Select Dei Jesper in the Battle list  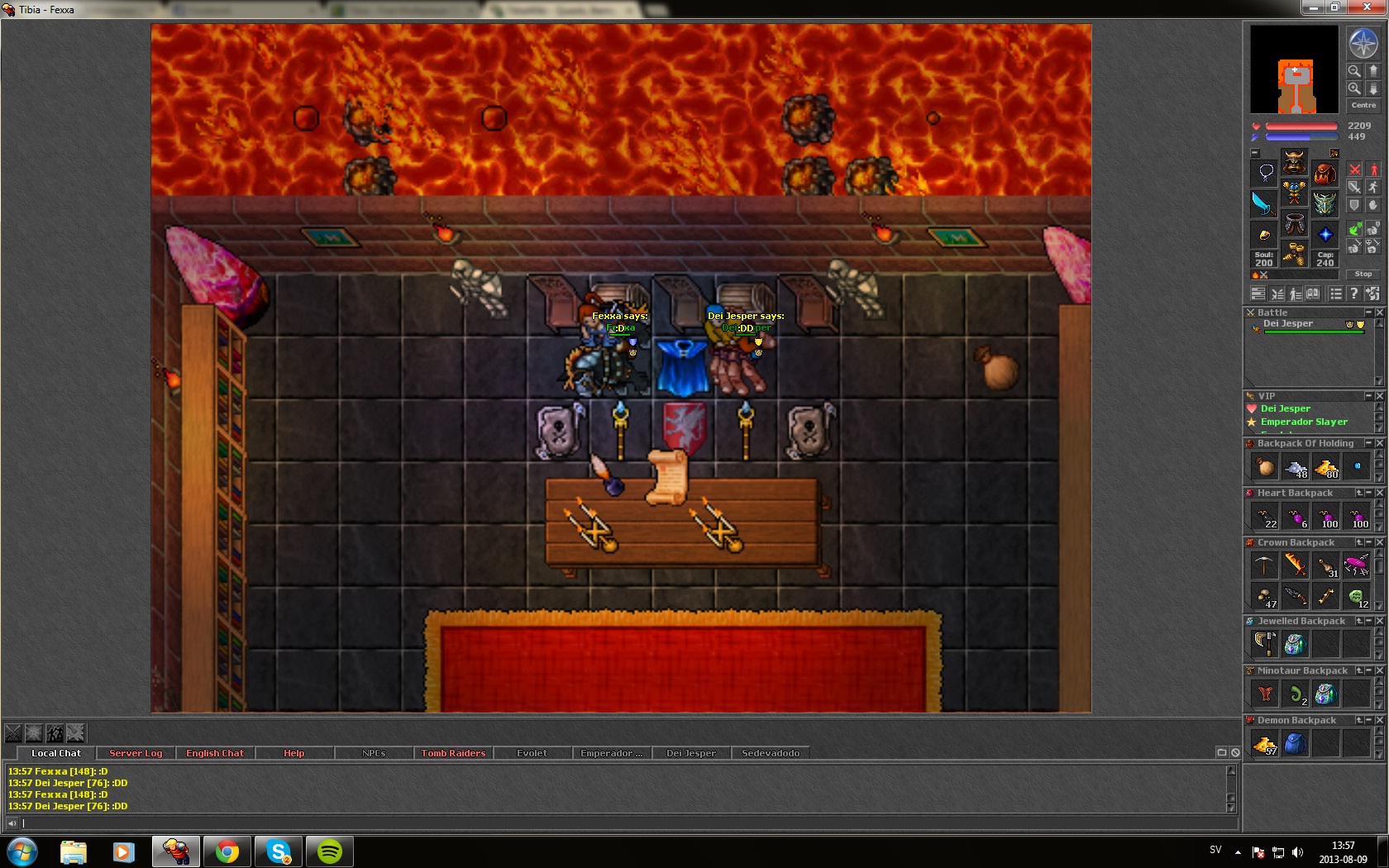(x=1288, y=324)
